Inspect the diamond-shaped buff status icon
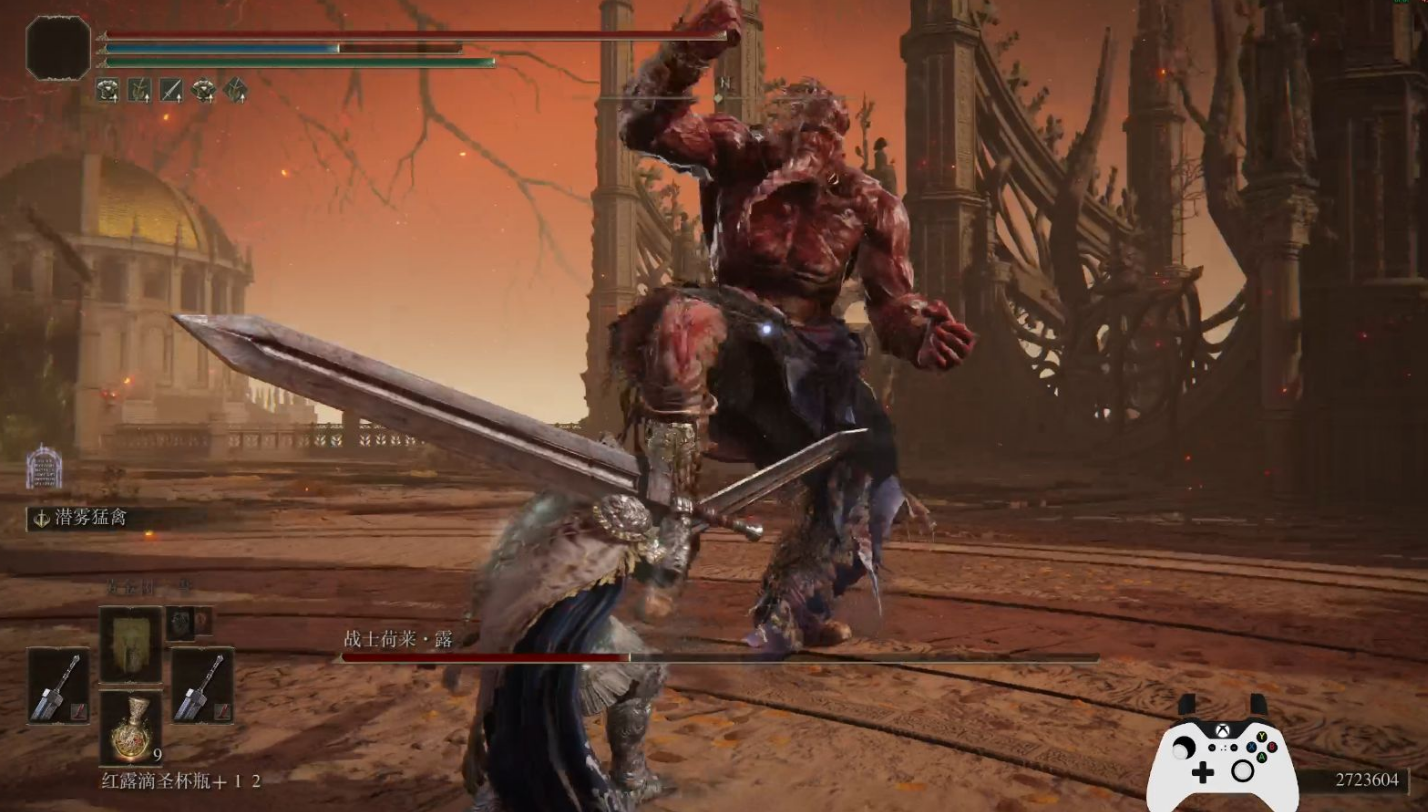 [x=235, y=90]
